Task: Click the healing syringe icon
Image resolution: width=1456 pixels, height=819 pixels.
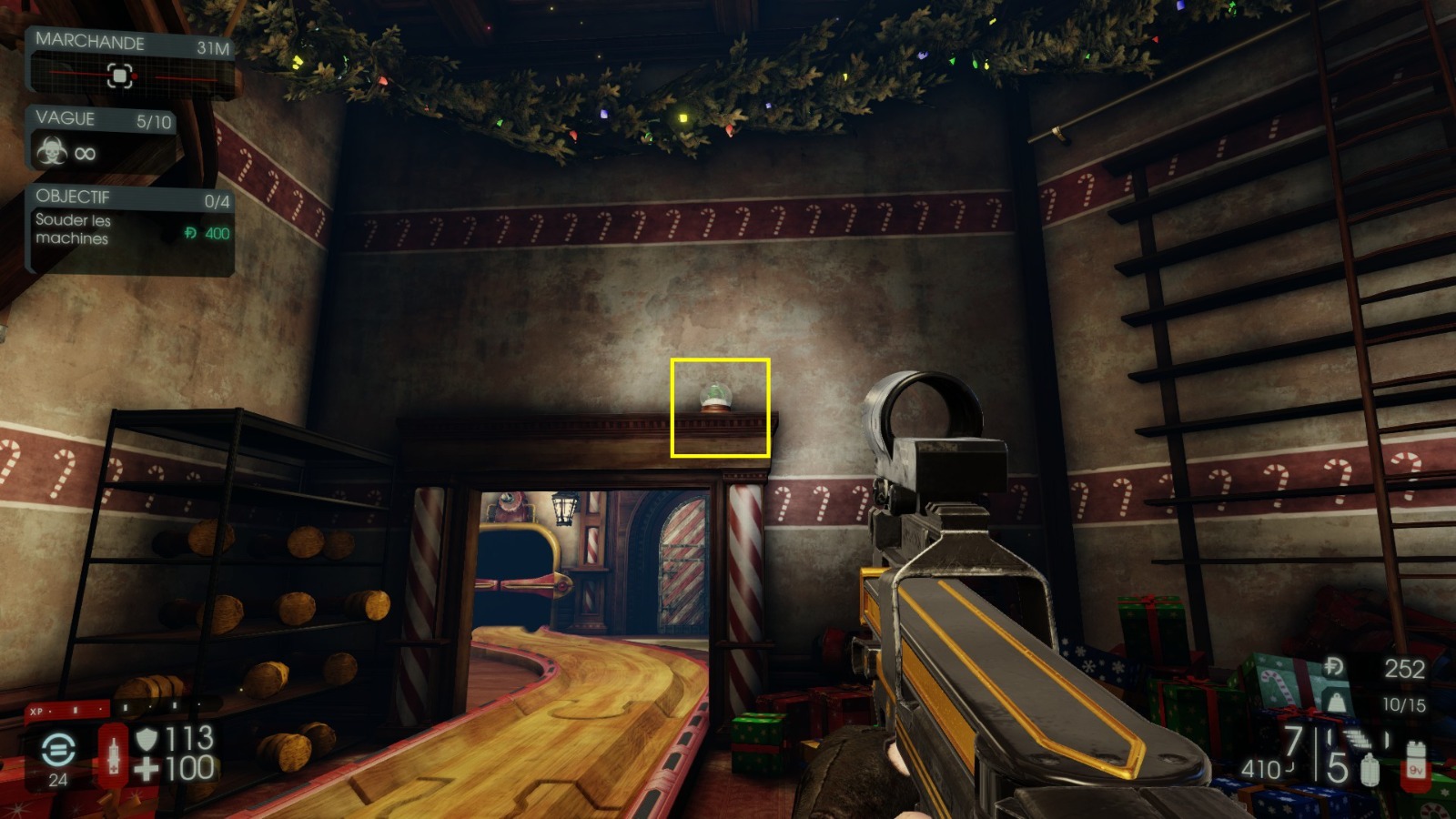Action: coord(113,755)
